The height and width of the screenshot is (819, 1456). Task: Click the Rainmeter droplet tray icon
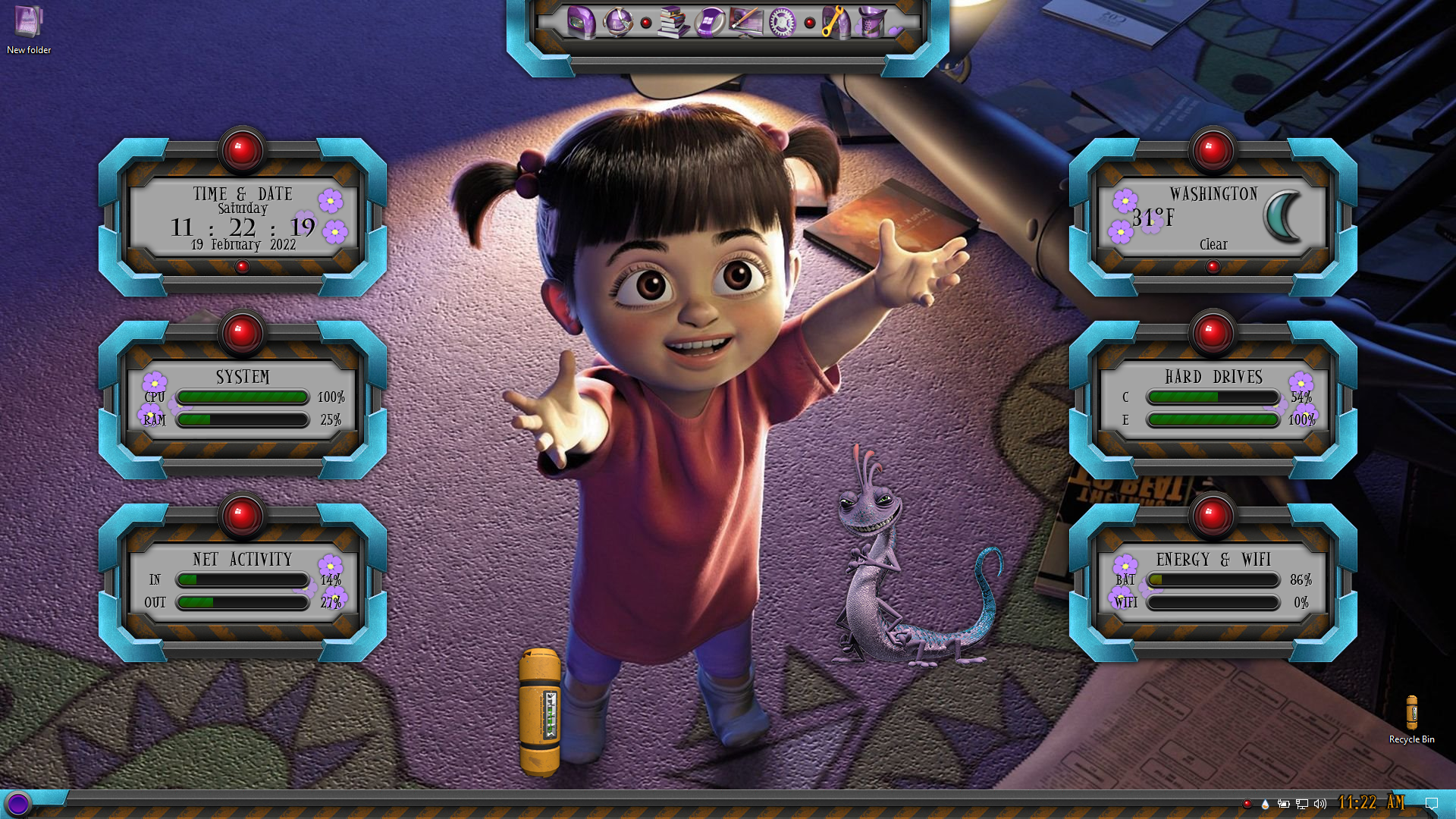click(1265, 804)
